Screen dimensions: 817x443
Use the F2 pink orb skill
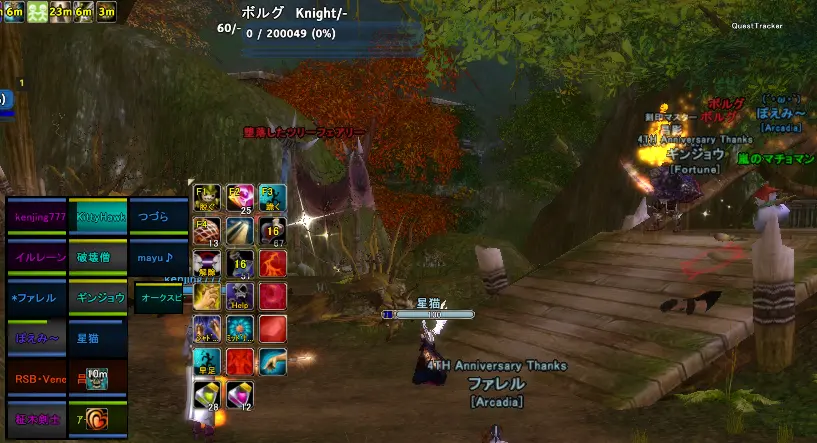[240, 198]
